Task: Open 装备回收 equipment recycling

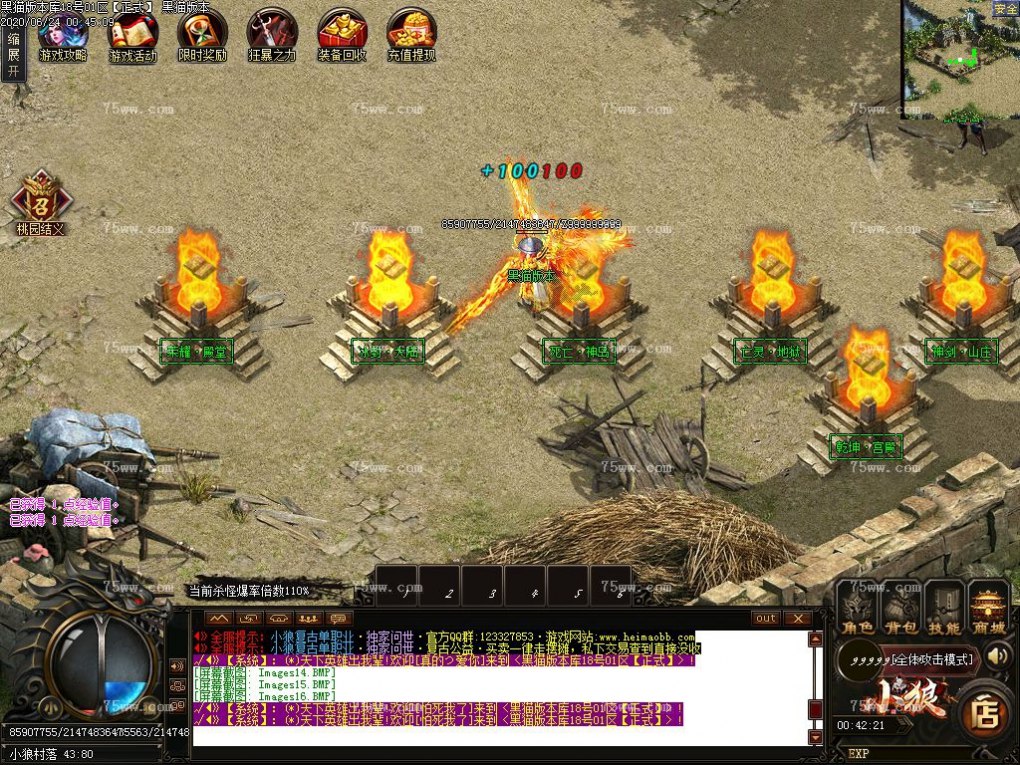Action: click(342, 35)
